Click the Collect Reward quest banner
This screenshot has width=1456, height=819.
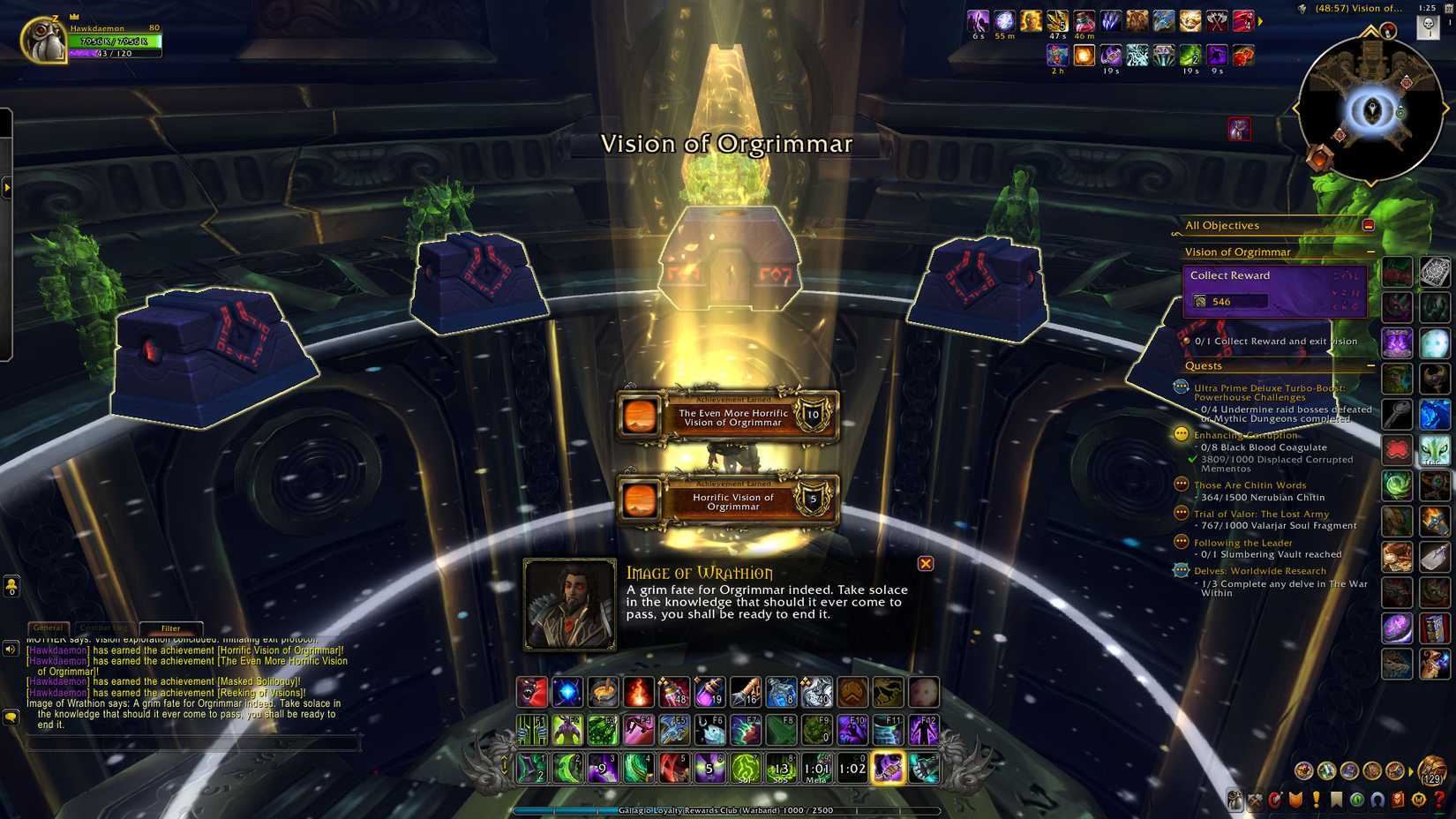tap(1273, 289)
